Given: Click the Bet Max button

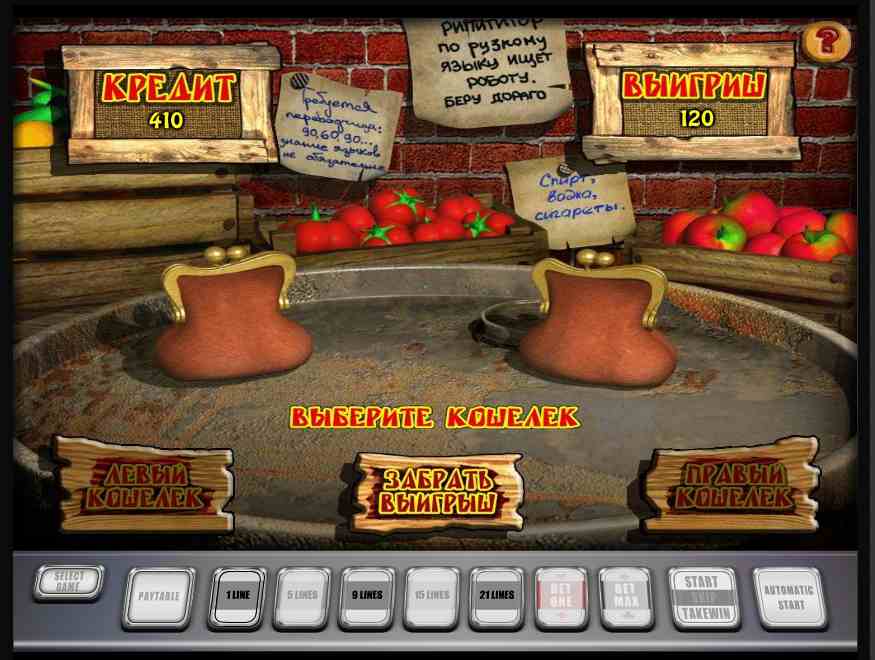Looking at the screenshot, I should click(x=625, y=597).
